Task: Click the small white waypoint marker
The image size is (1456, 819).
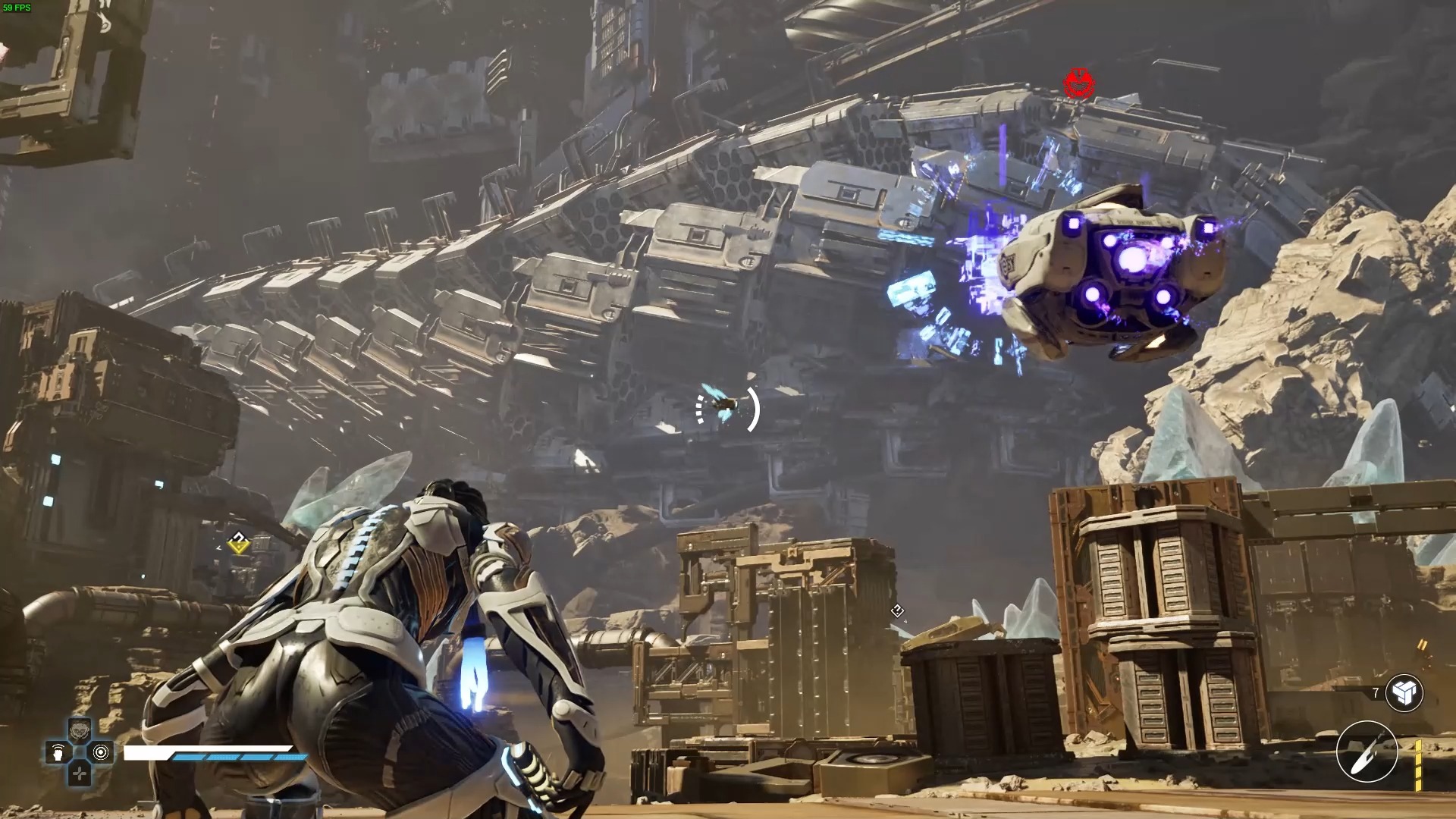Action: coord(897,610)
